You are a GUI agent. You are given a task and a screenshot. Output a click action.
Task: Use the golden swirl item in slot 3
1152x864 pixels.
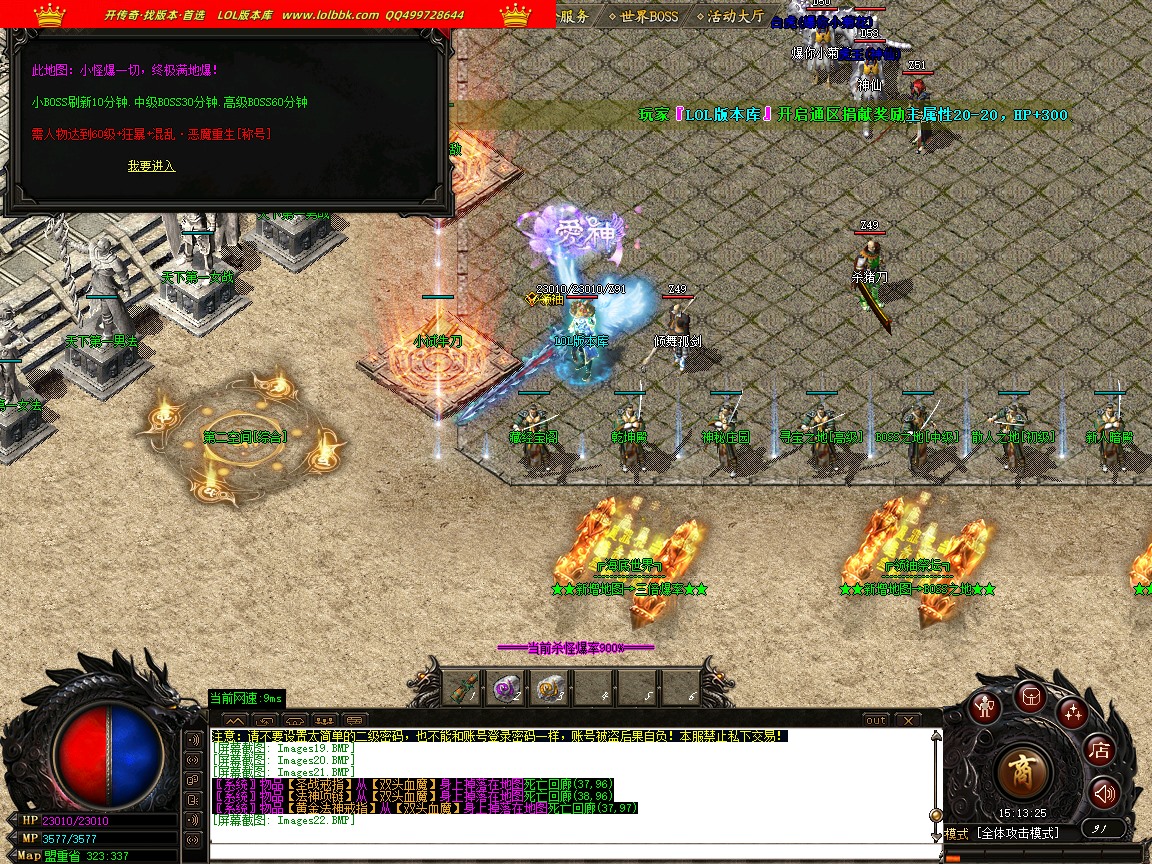point(547,689)
